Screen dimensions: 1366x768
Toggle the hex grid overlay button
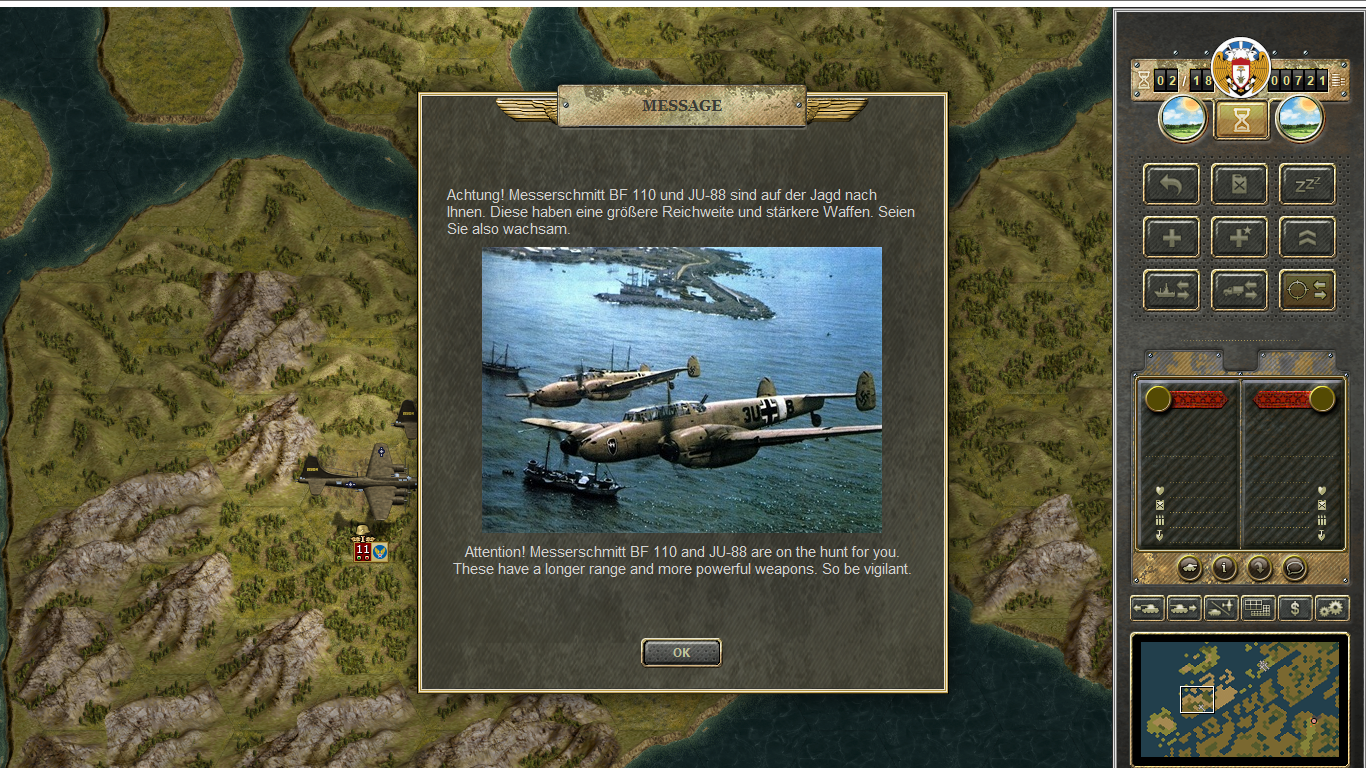point(1258,608)
